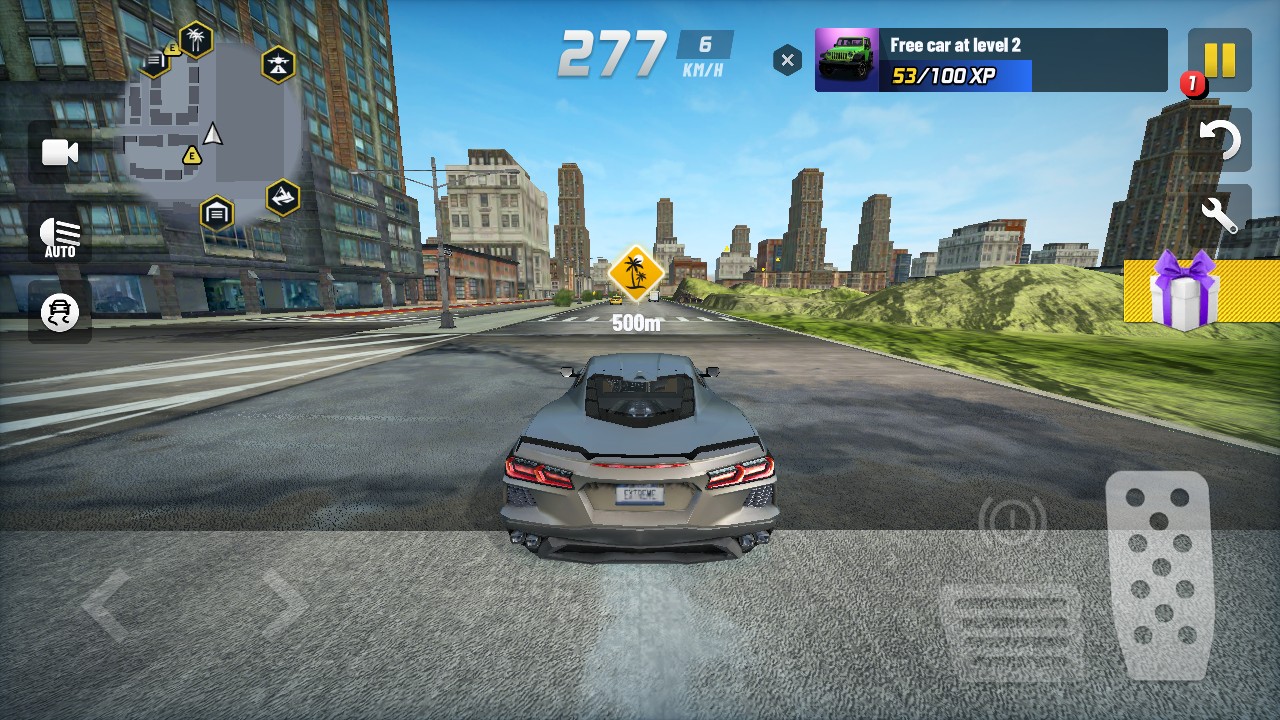Claim the purple-ribbon gift box

click(1184, 291)
